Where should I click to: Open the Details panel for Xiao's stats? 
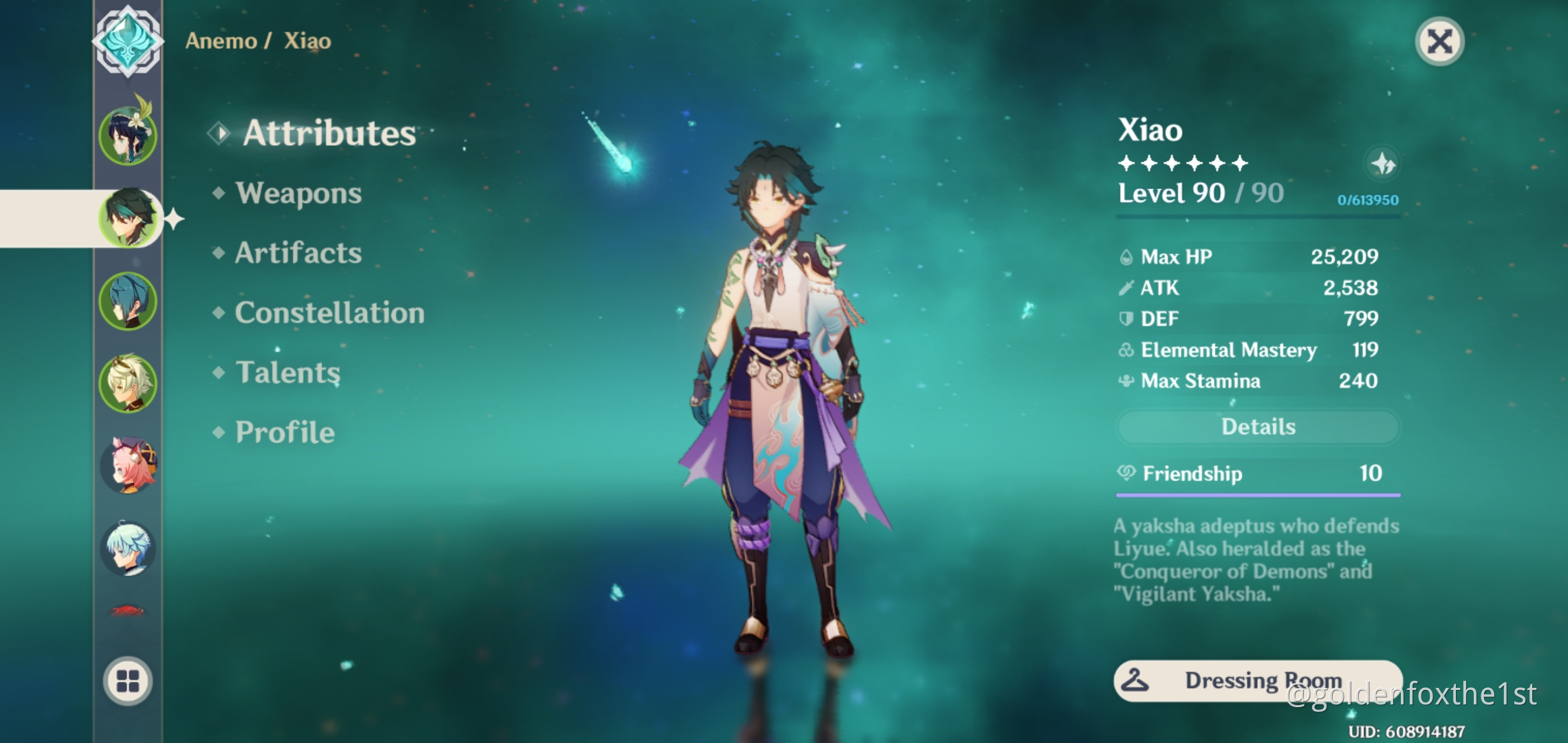(x=1257, y=427)
